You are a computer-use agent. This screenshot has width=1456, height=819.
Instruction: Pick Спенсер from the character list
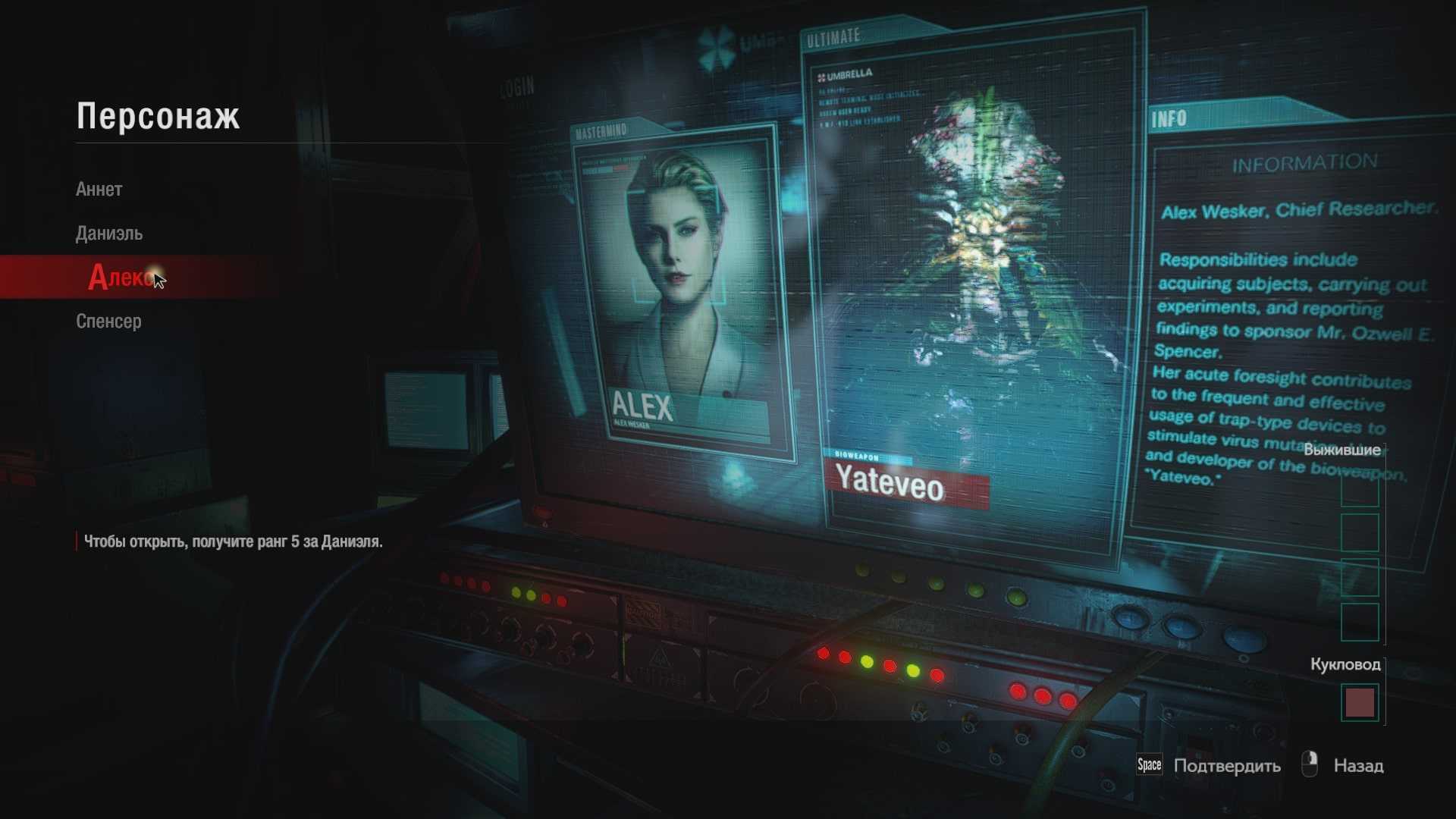pos(108,322)
